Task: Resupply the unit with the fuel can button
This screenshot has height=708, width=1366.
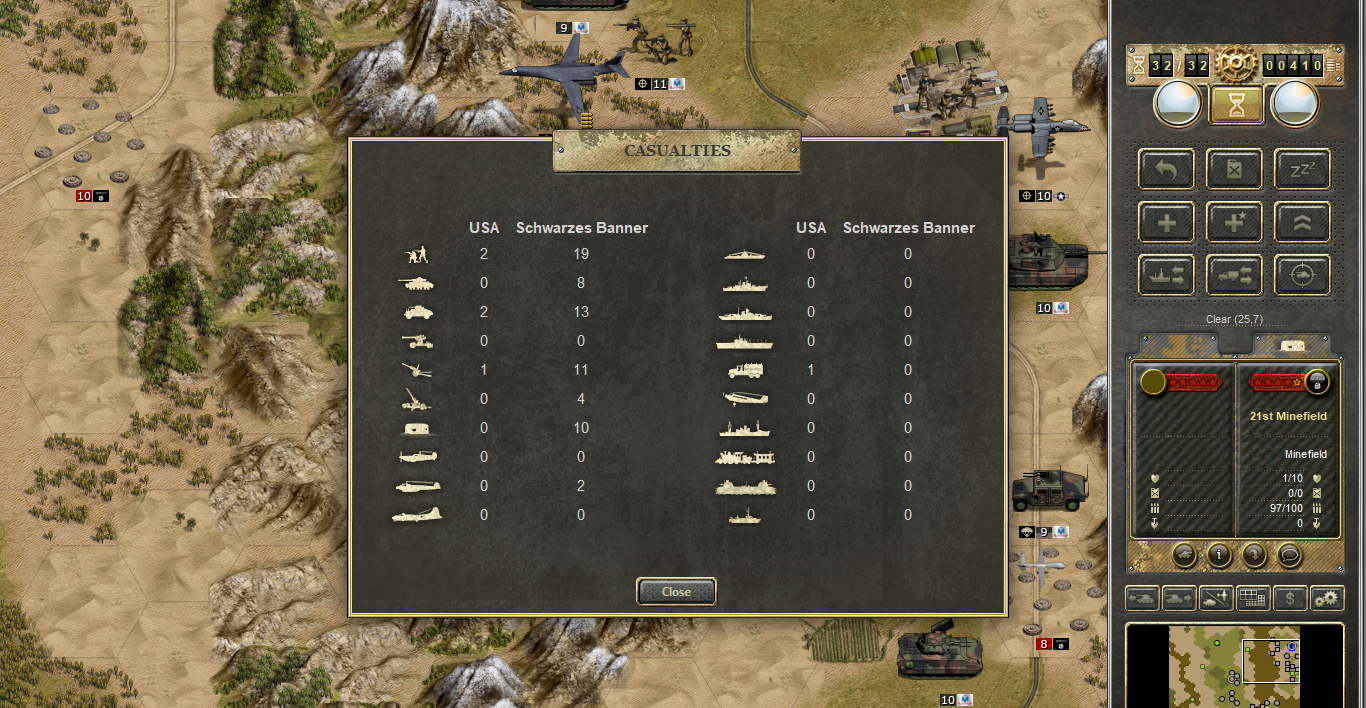Action: (x=1235, y=169)
